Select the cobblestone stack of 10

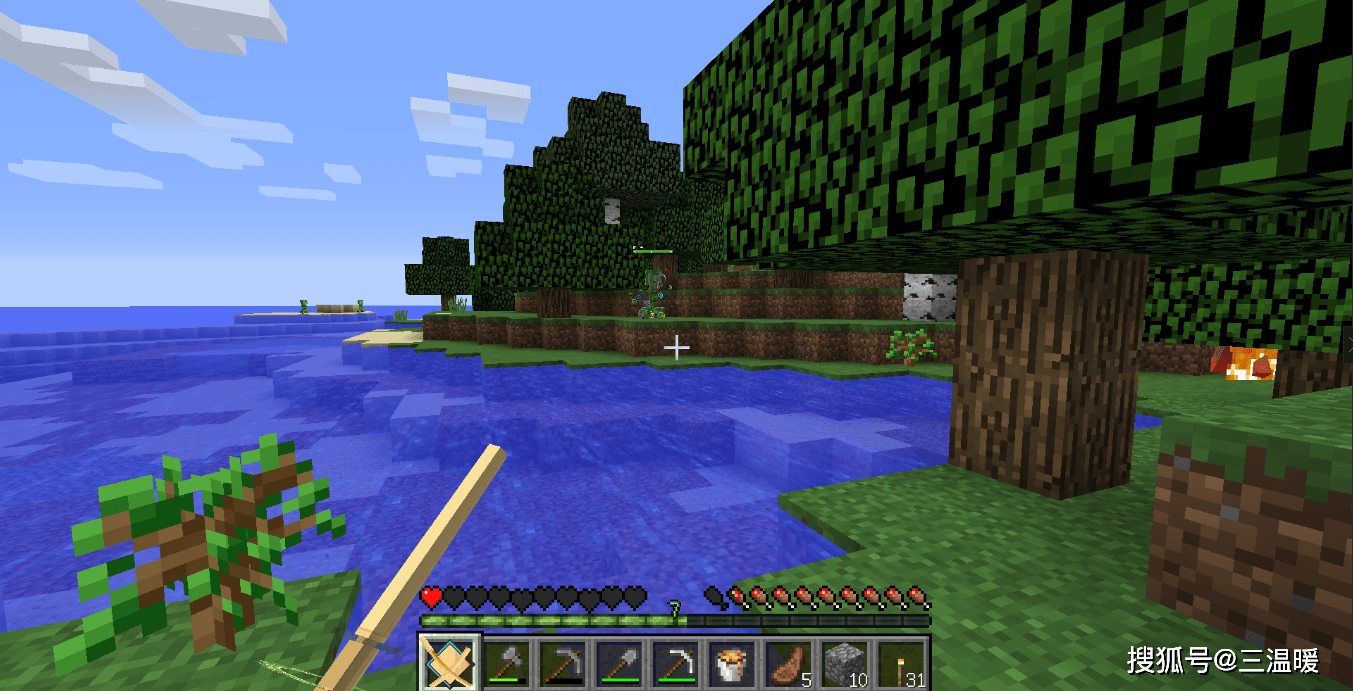point(843,662)
